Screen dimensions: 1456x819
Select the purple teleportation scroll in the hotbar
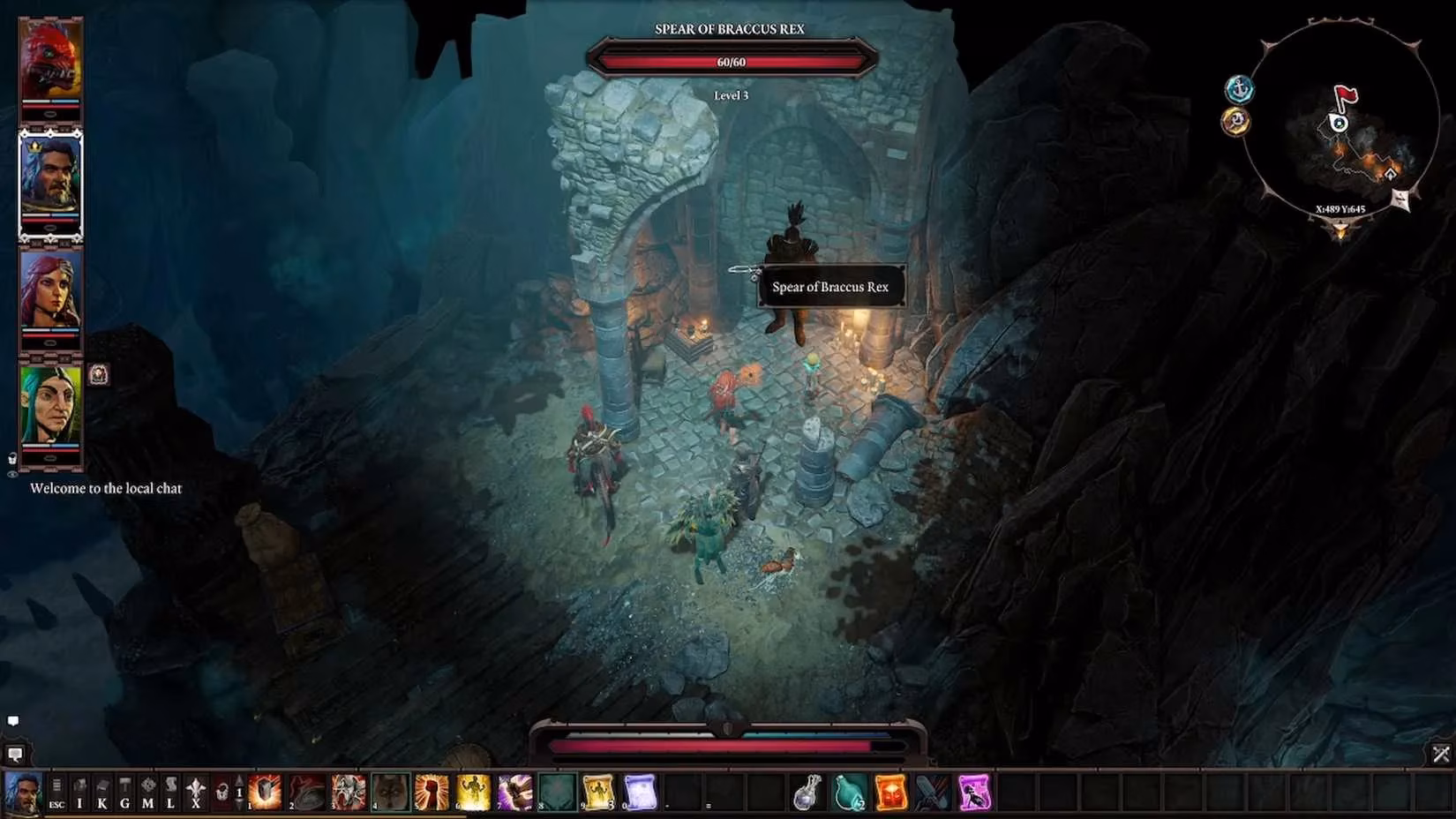click(975, 793)
